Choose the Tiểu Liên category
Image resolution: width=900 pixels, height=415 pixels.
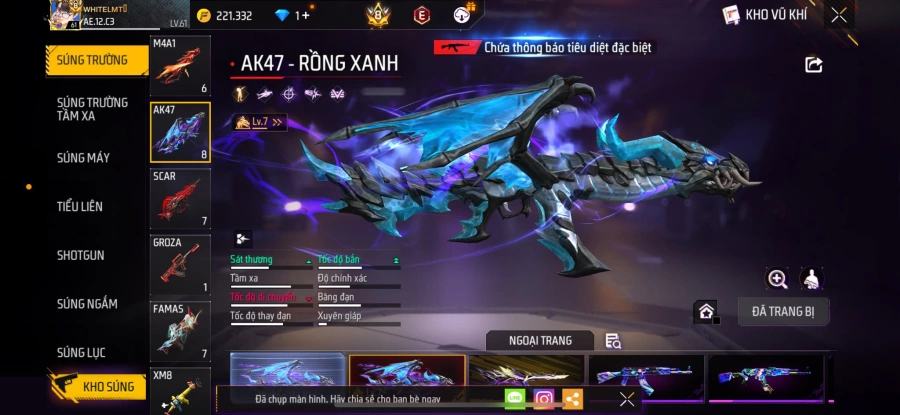pos(80,207)
